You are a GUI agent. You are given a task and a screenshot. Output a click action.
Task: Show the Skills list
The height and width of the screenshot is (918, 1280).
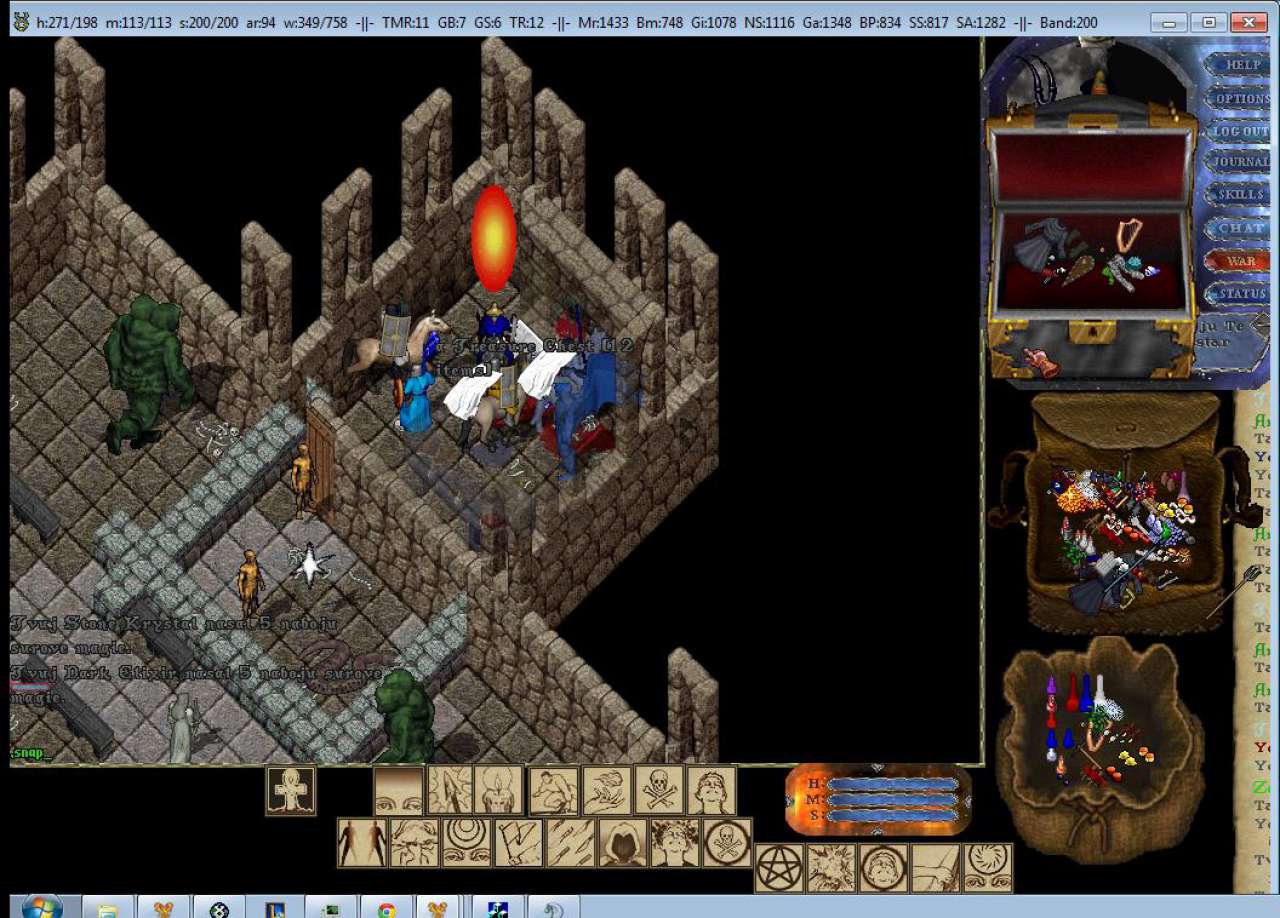1242,194
